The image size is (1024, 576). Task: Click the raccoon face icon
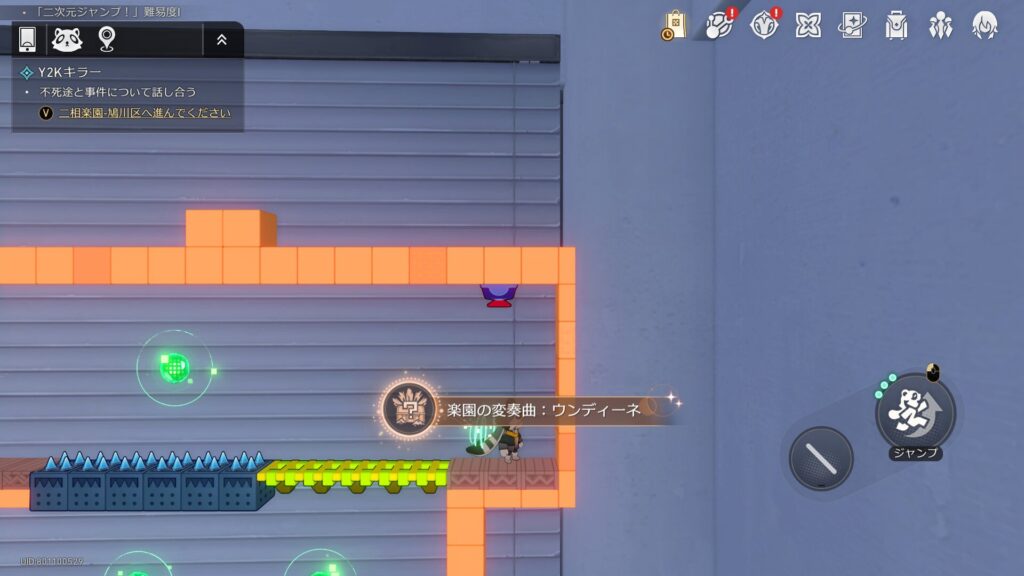coord(67,39)
